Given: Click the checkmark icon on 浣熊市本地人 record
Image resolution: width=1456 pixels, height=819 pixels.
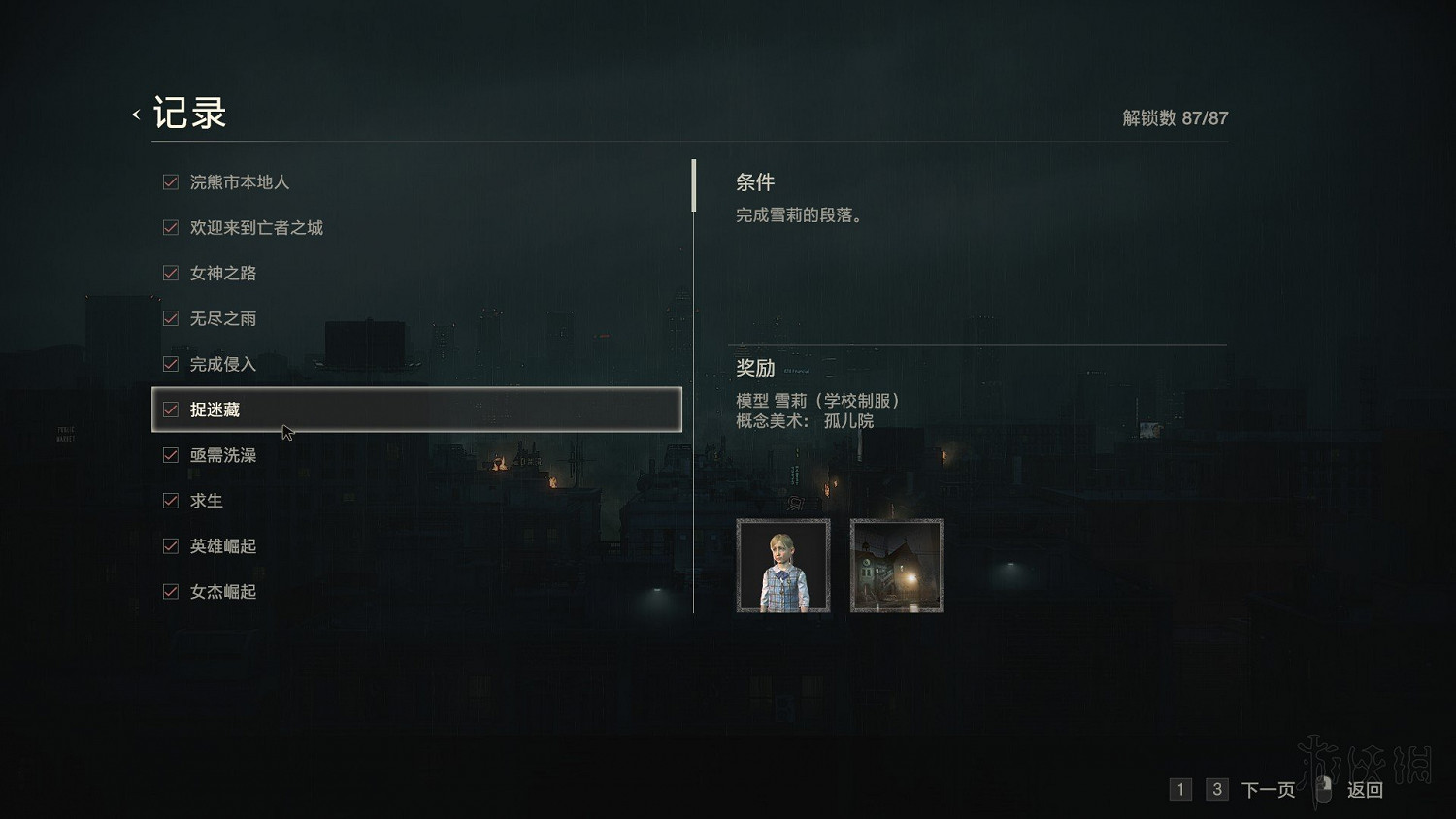Looking at the screenshot, I should point(170,181).
